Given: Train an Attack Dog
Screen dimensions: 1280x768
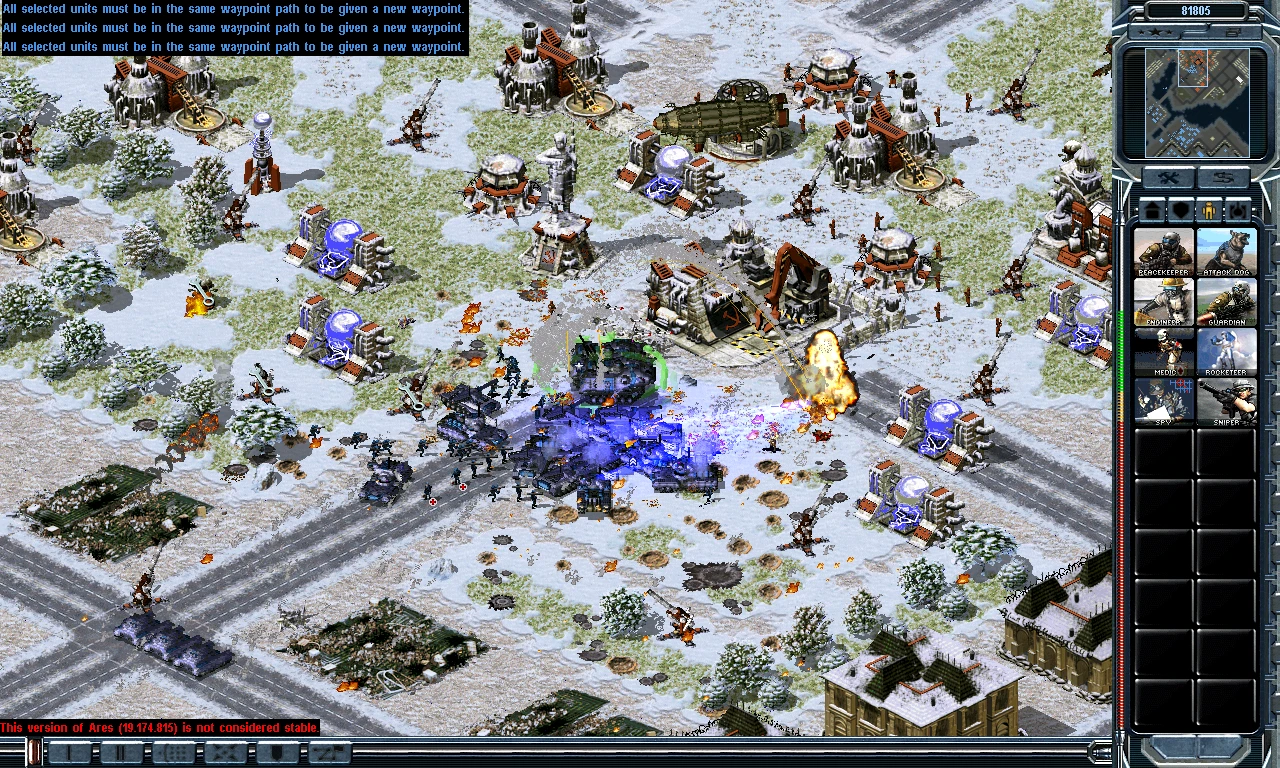Looking at the screenshot, I should point(1226,251).
